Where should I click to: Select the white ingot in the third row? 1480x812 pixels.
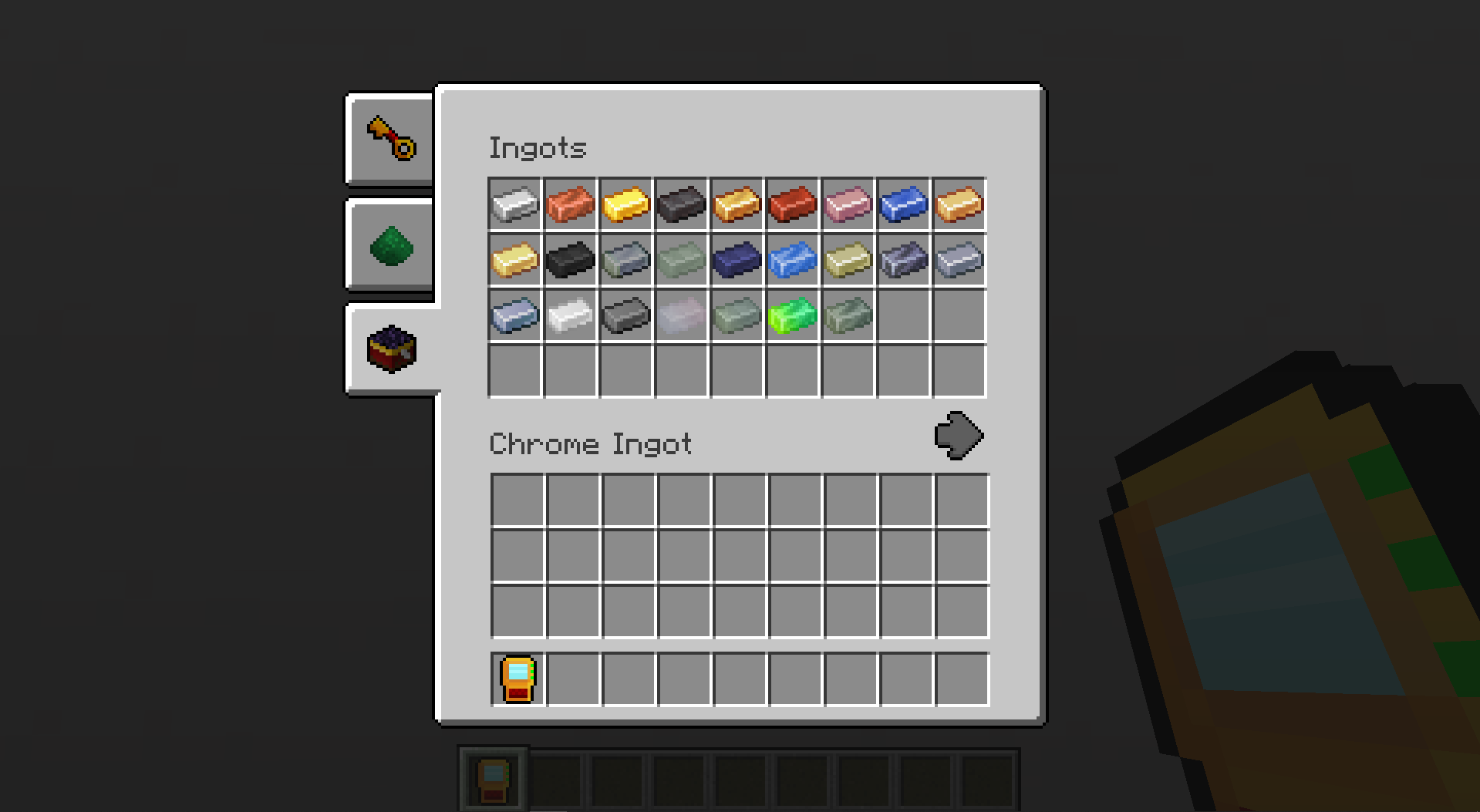(x=570, y=315)
